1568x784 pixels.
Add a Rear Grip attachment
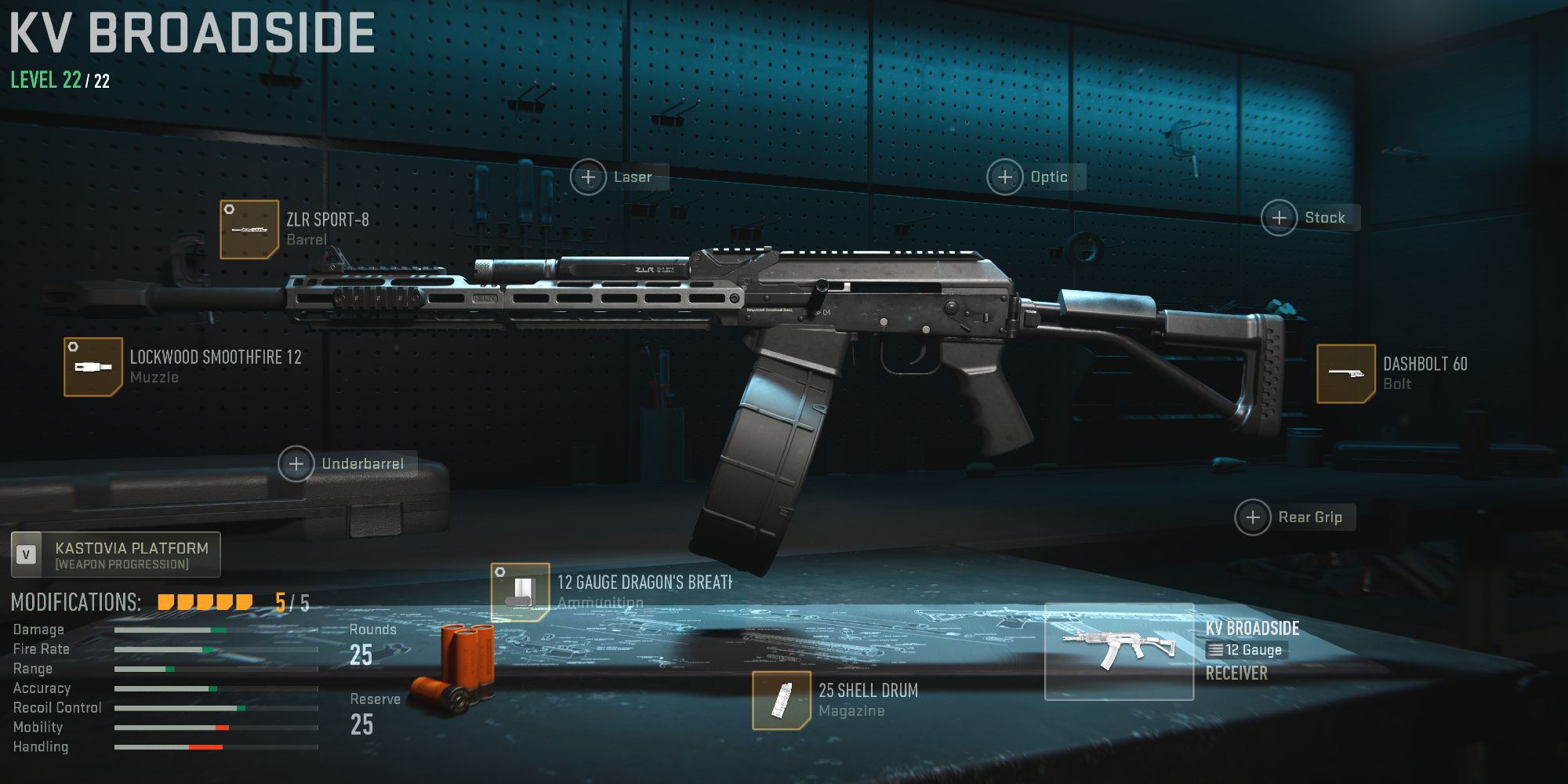1252,517
